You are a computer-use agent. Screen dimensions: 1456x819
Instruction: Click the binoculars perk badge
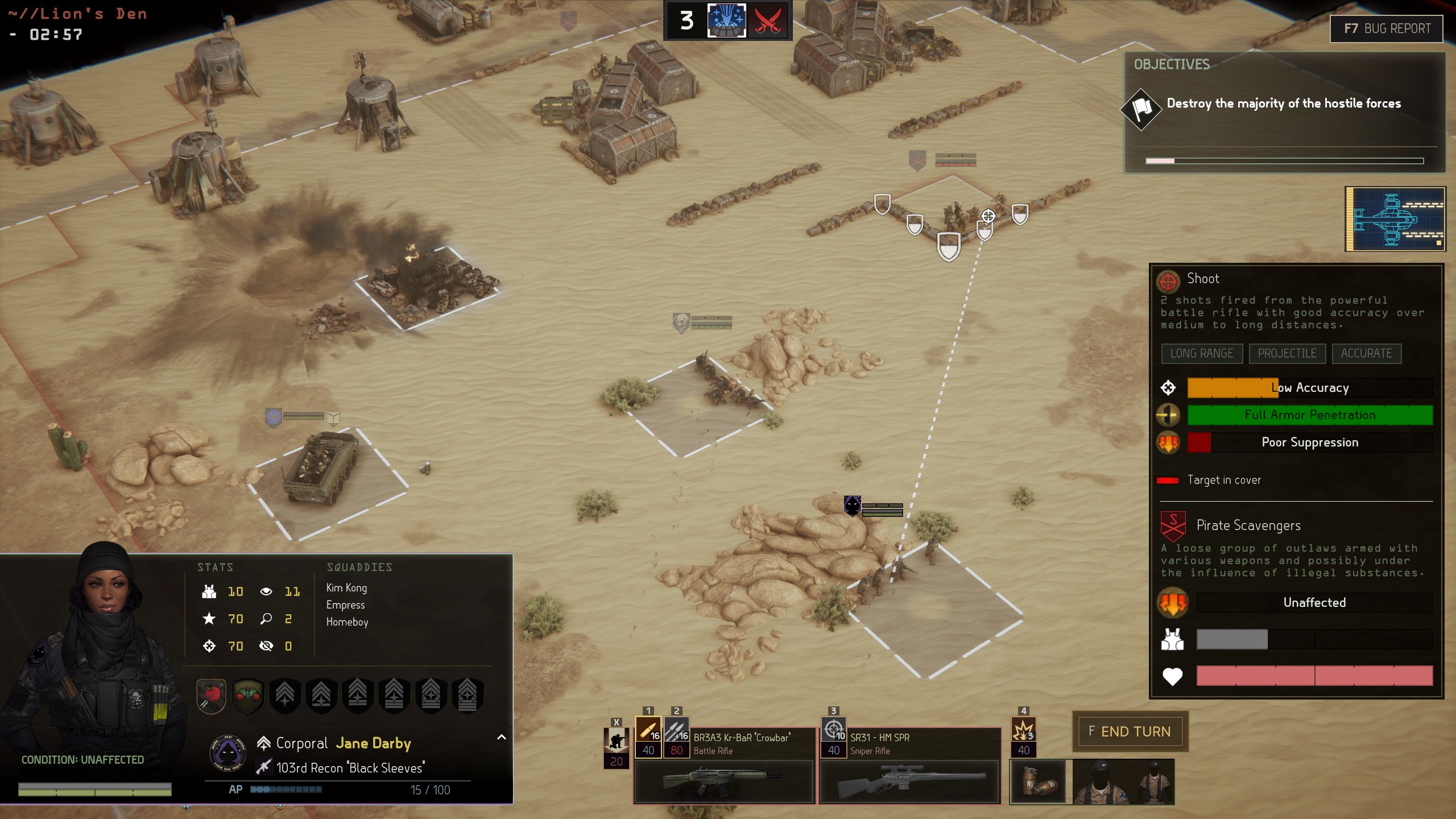pyautogui.click(x=248, y=695)
